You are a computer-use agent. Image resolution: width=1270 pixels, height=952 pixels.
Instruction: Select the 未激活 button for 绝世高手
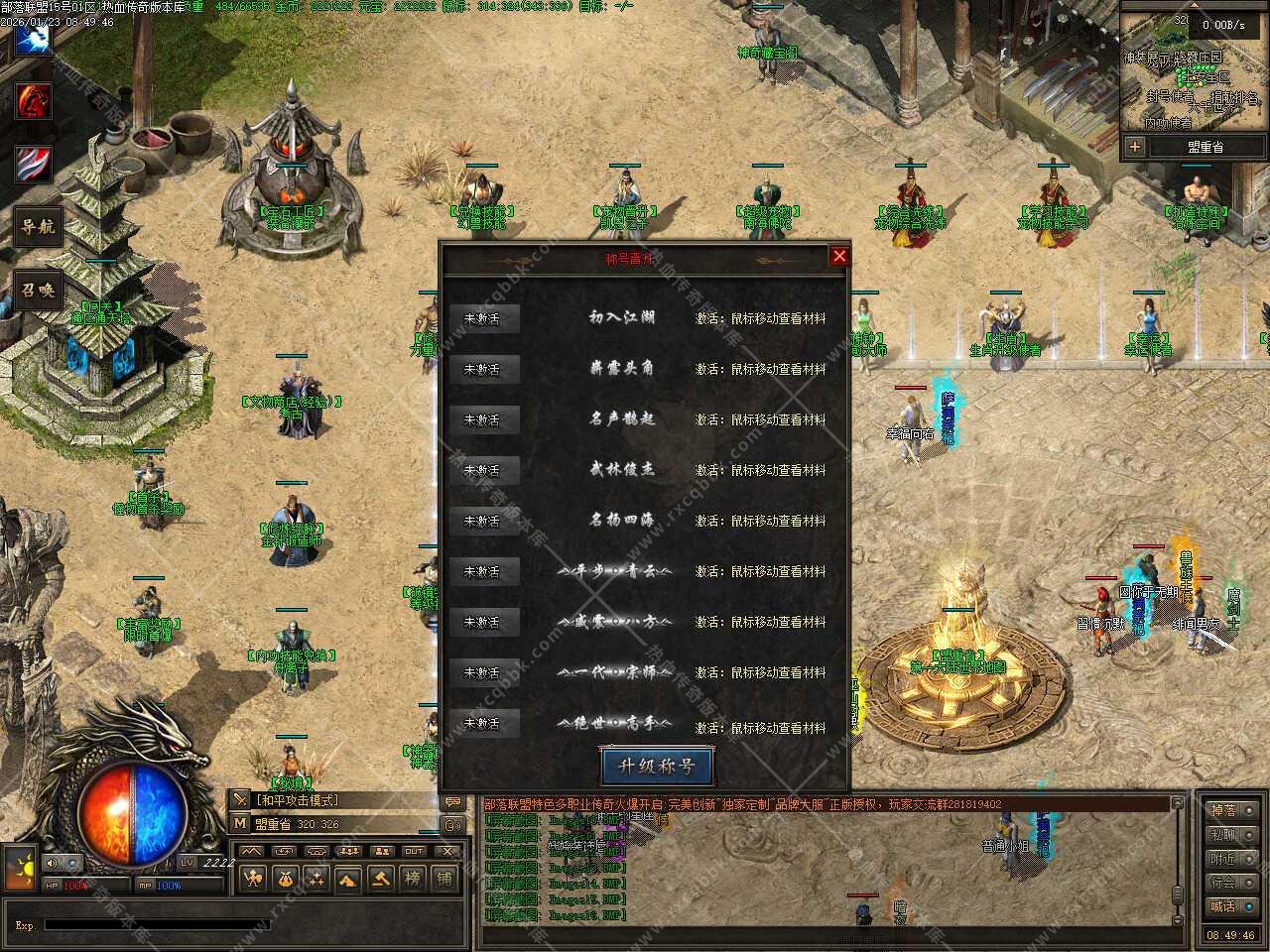point(482,723)
